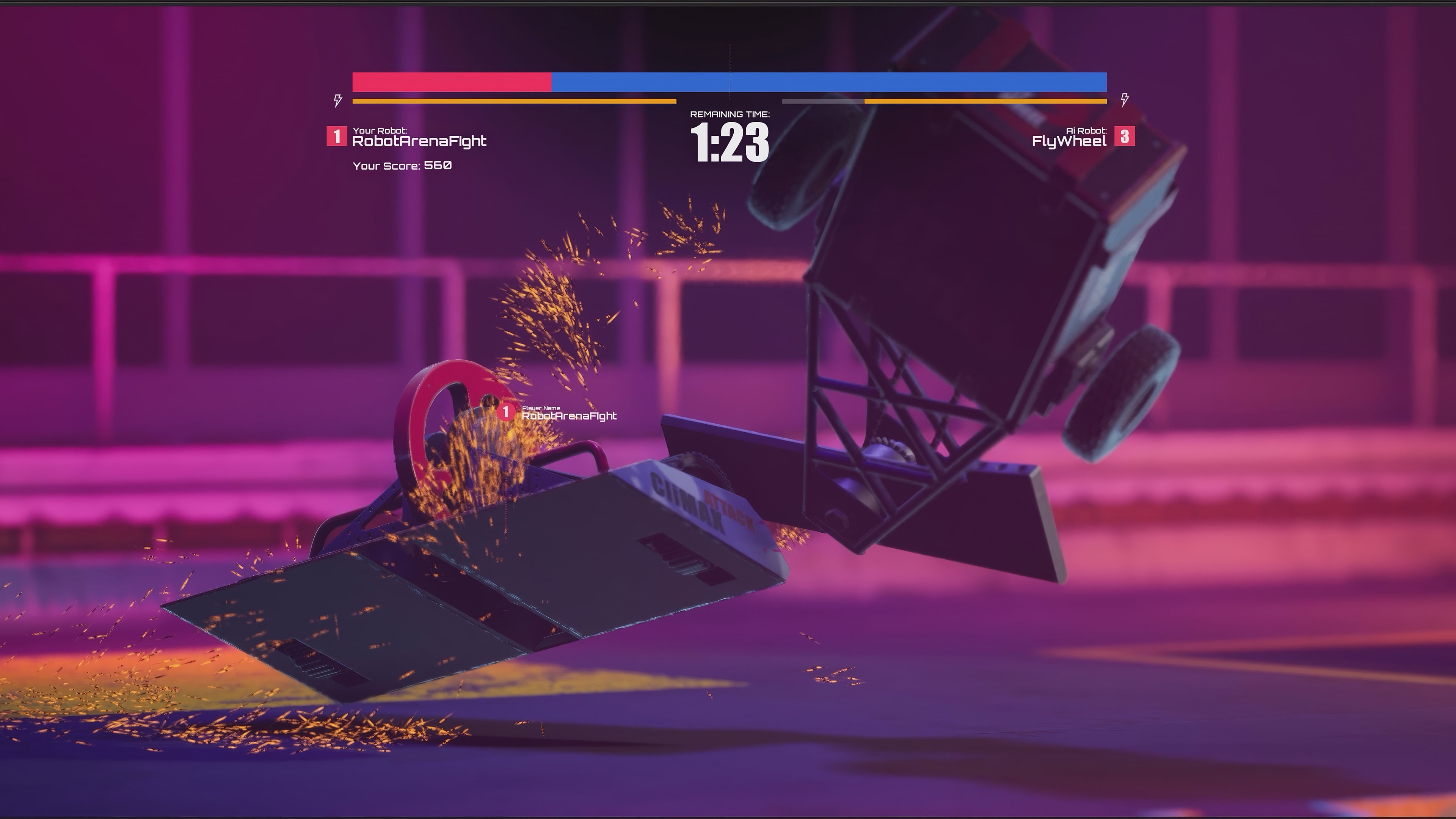
Task: Click the yellow energy bar under the health bar
Action: point(515,101)
